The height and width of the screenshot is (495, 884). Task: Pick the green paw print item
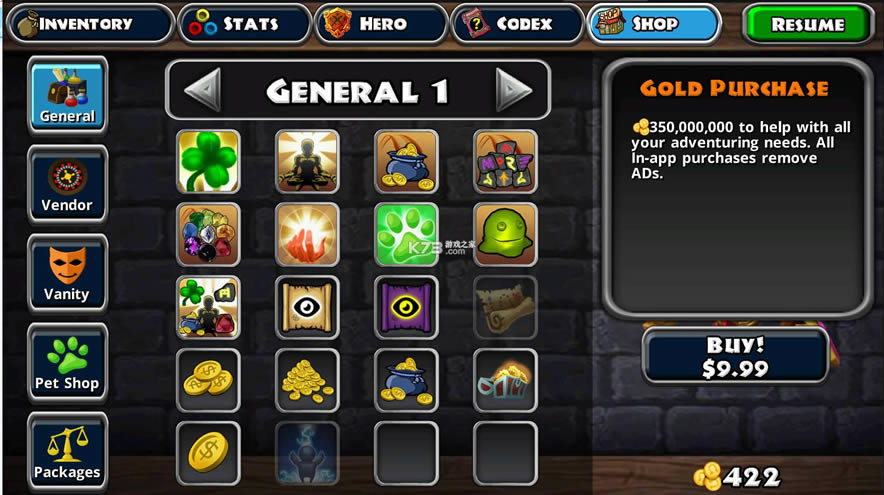point(406,234)
